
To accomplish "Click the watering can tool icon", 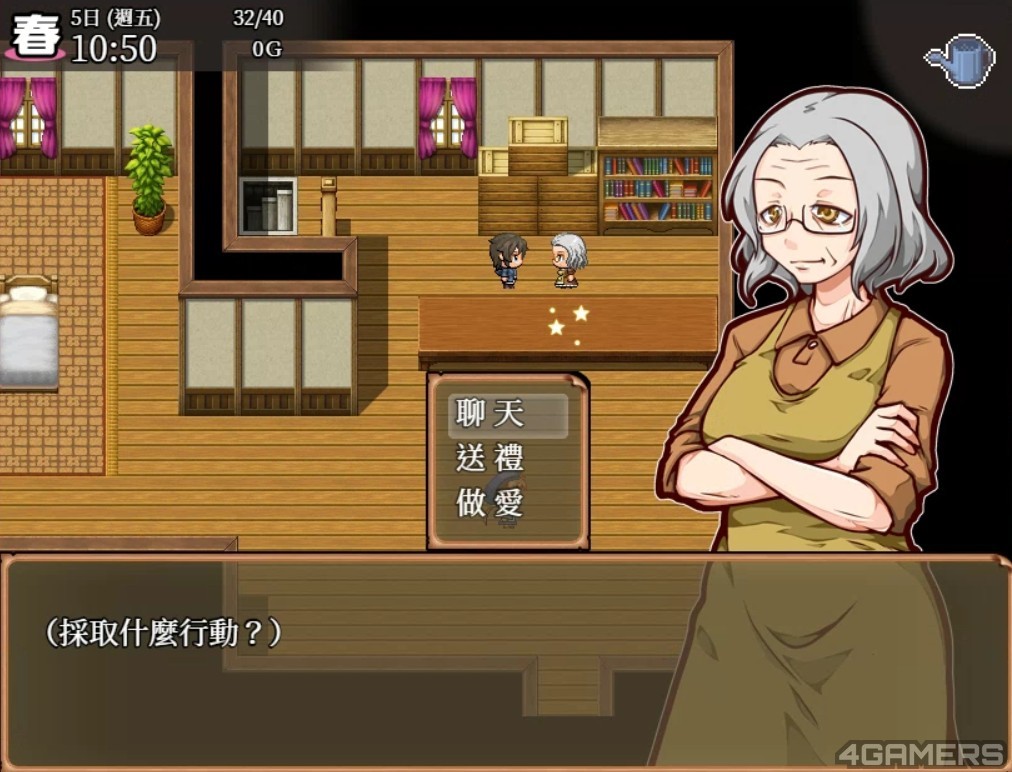I will click(959, 61).
